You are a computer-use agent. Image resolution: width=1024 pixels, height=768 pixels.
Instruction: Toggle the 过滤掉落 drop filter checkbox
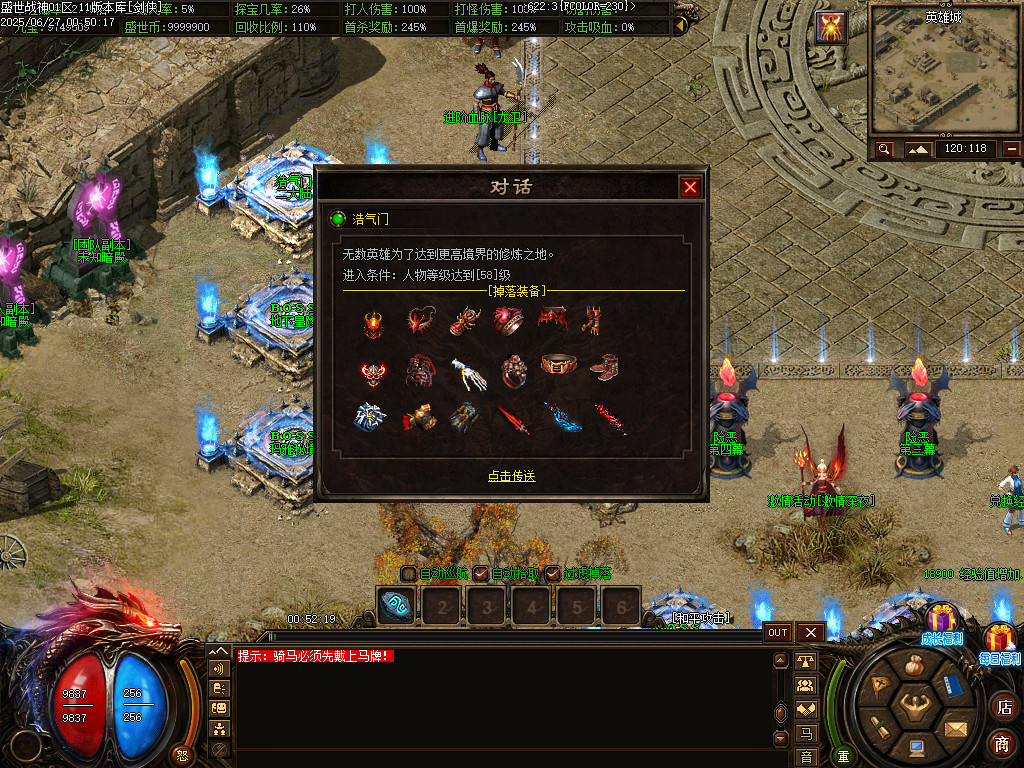(x=552, y=574)
